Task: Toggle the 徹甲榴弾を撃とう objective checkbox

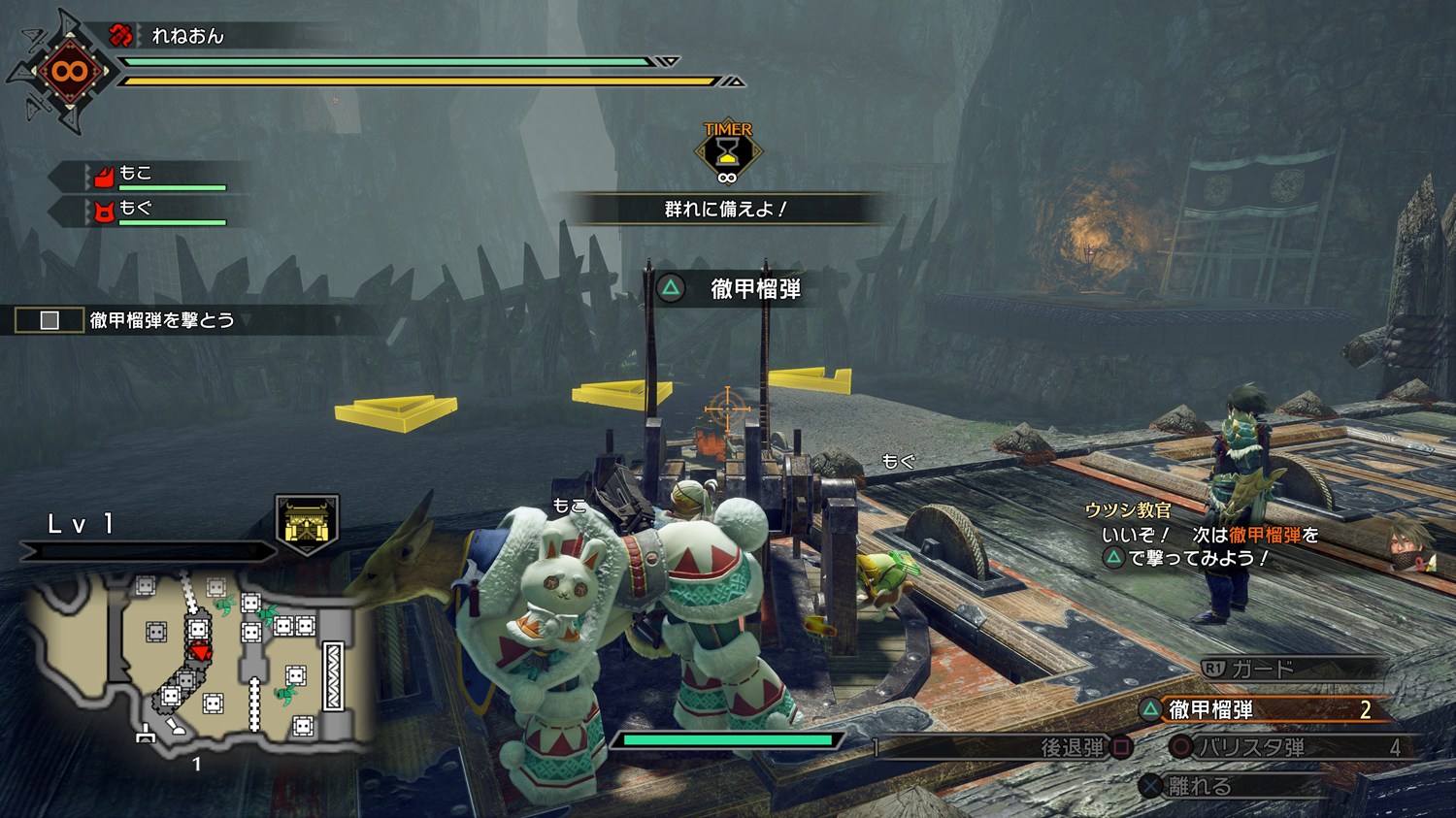Action: pos(50,320)
